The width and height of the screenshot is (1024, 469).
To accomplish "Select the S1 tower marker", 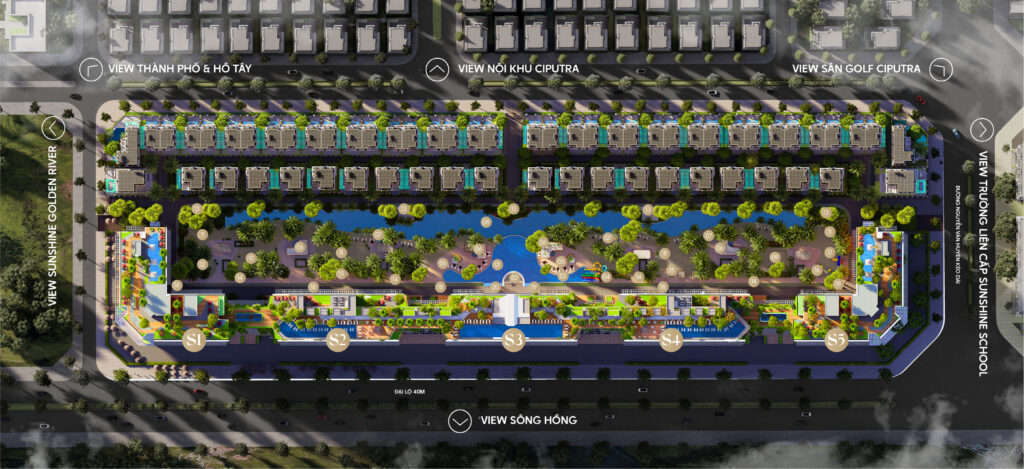I will pyautogui.click(x=194, y=340).
